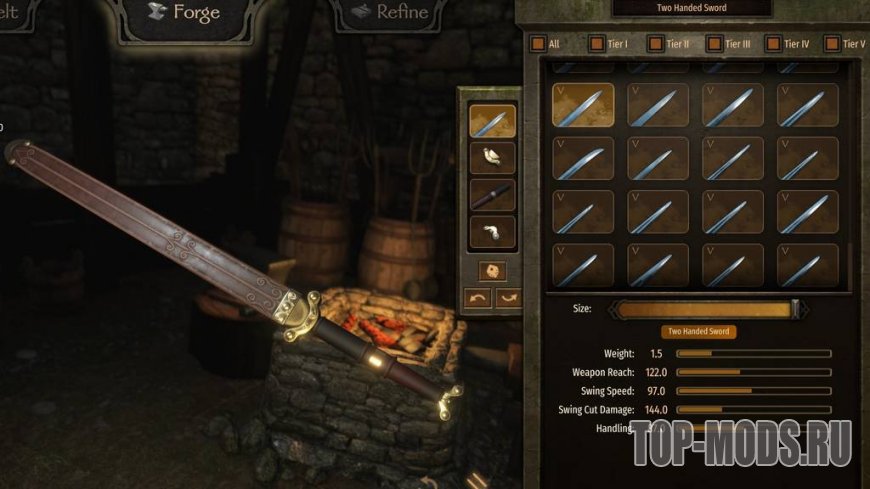870x489 pixels.
Task: Click the round icon button below the part categories
Action: [492, 270]
